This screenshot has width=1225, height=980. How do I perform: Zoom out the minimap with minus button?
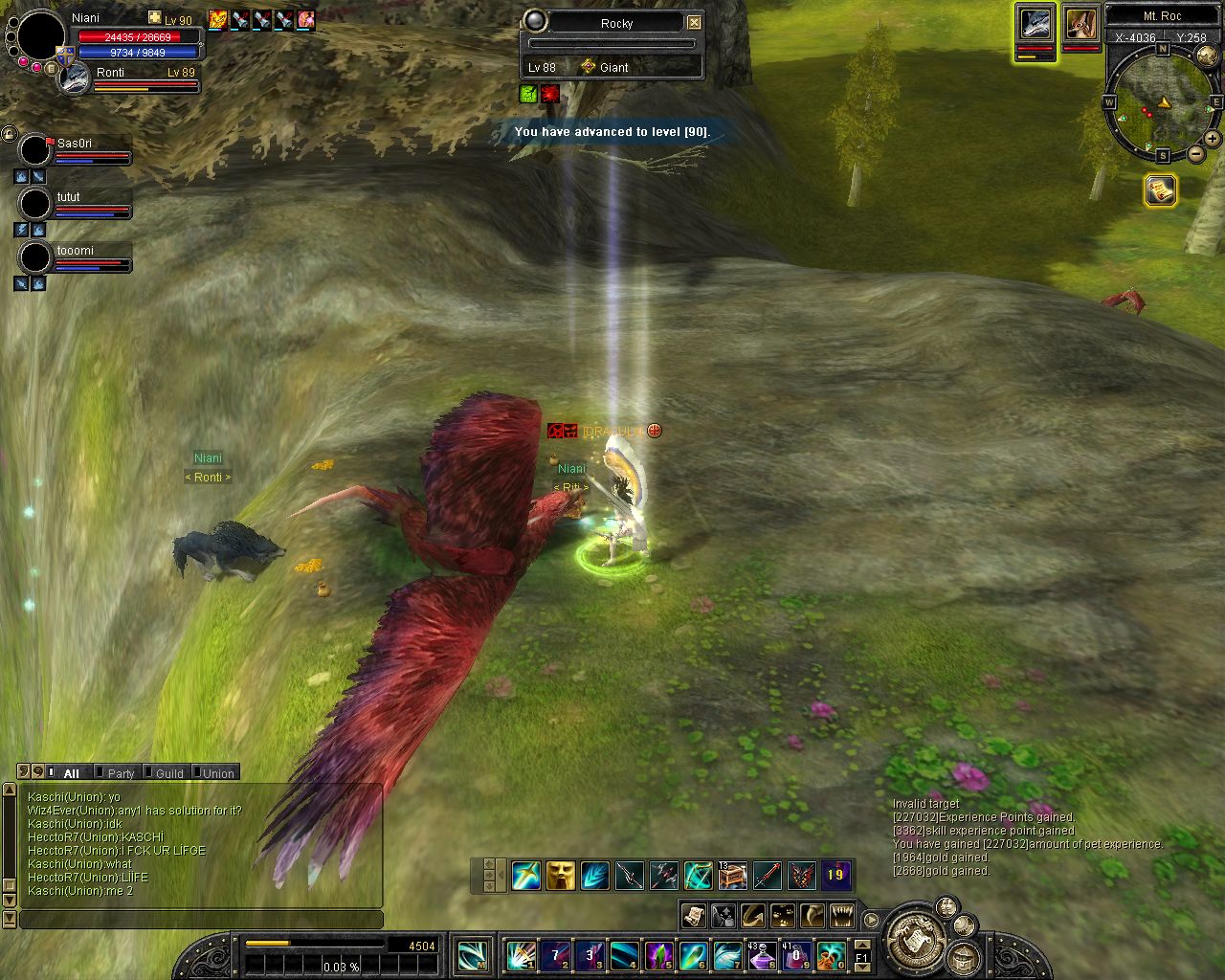coord(1195,154)
